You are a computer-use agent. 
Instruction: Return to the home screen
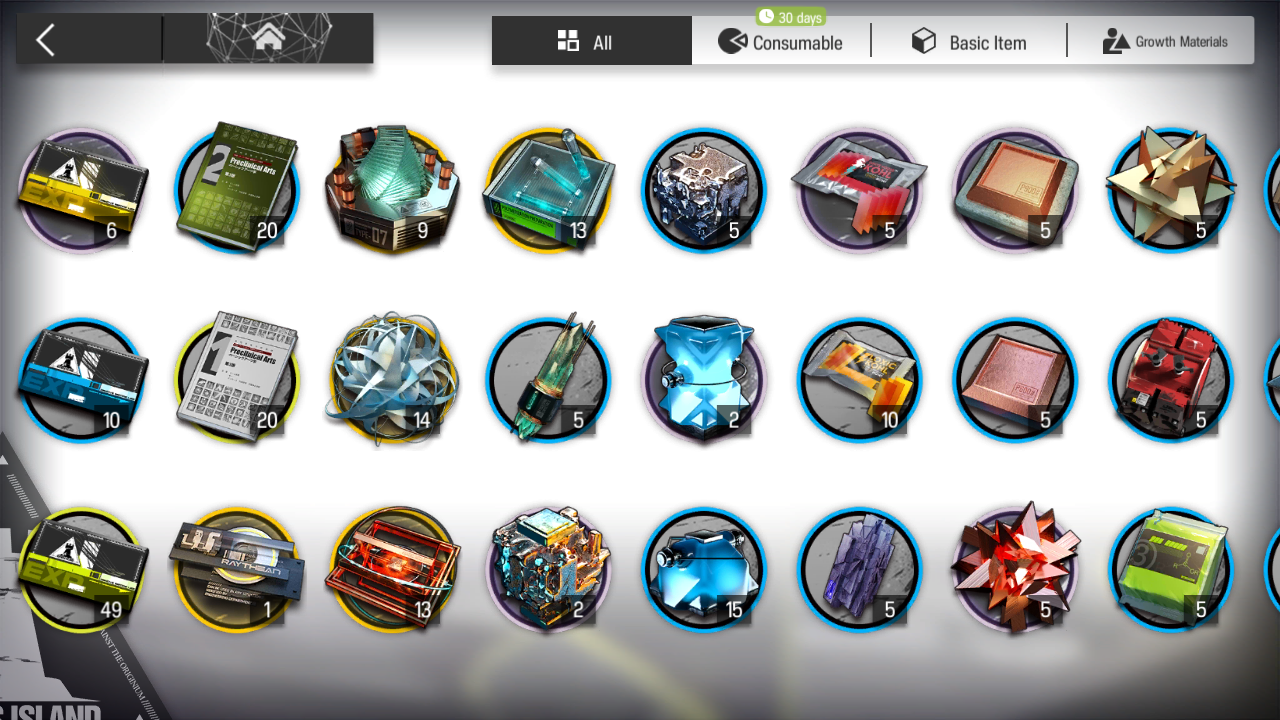pos(268,40)
